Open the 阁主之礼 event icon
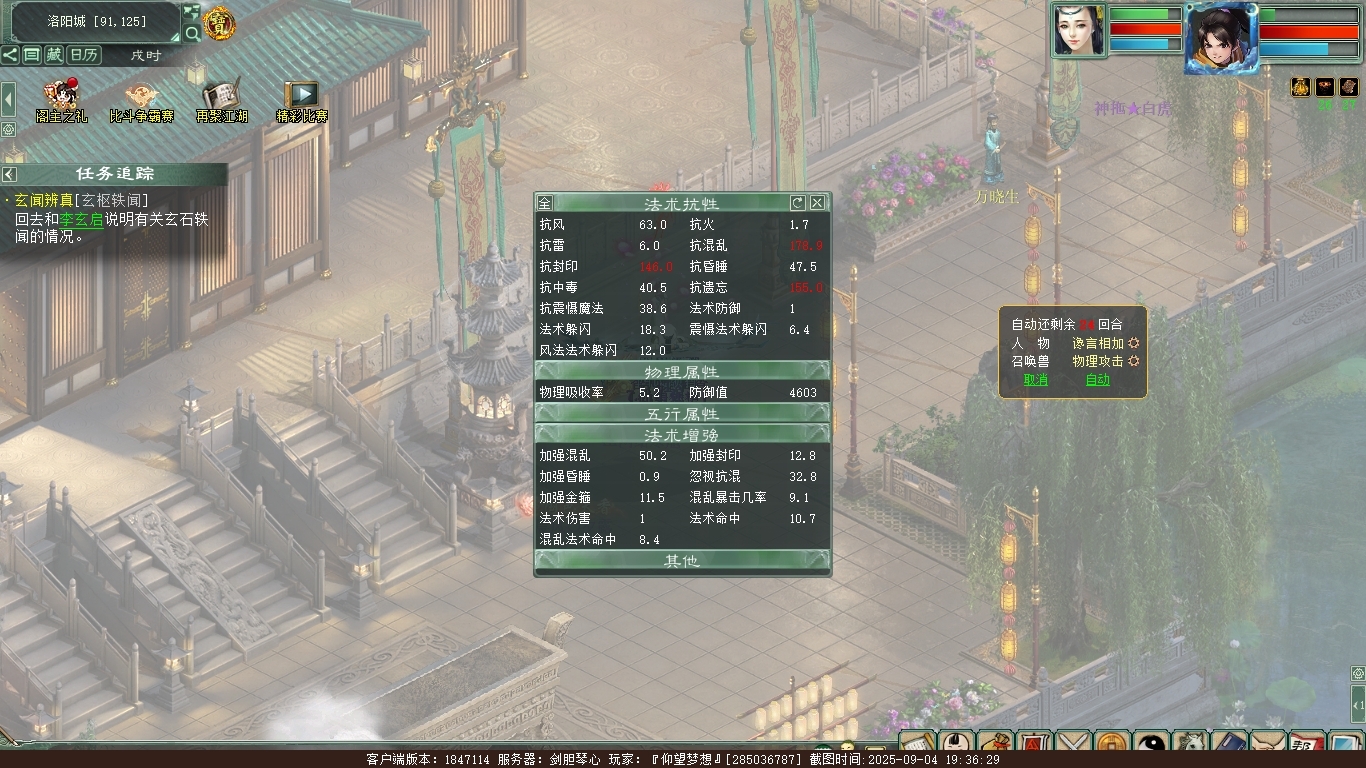This screenshot has width=1366, height=768. 61,98
